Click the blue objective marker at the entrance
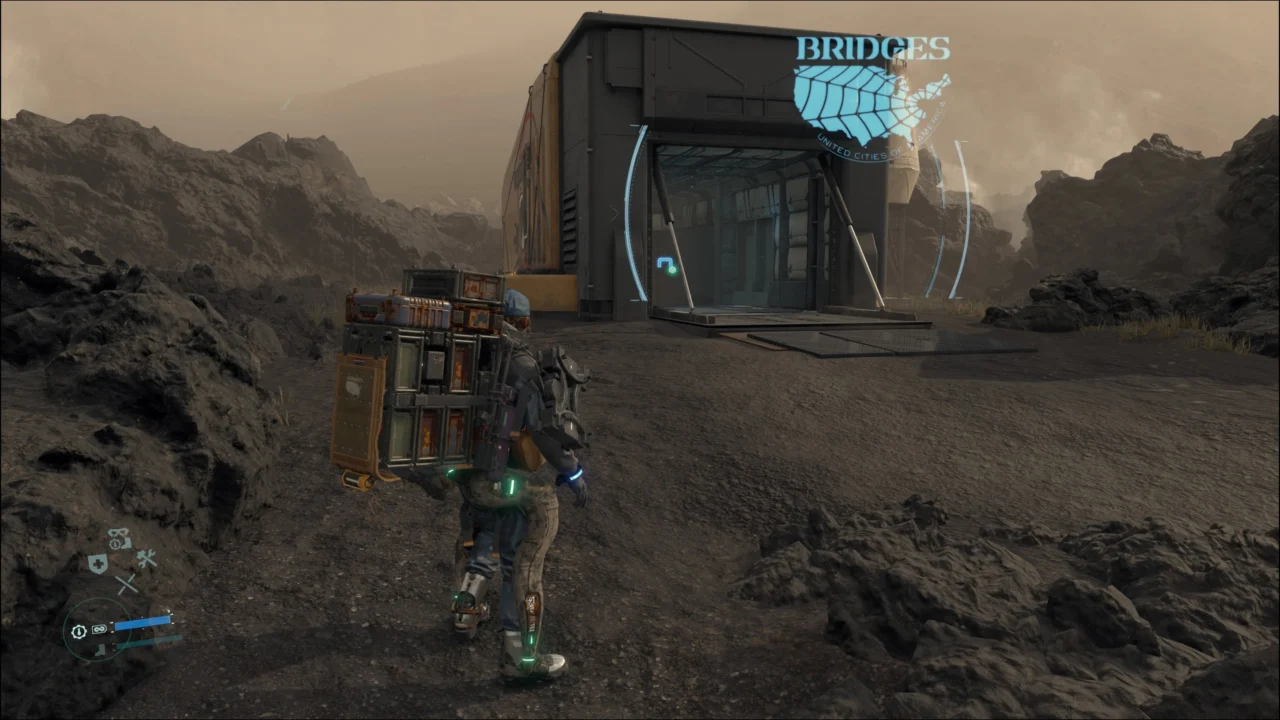This screenshot has height=720, width=1280. [667, 265]
